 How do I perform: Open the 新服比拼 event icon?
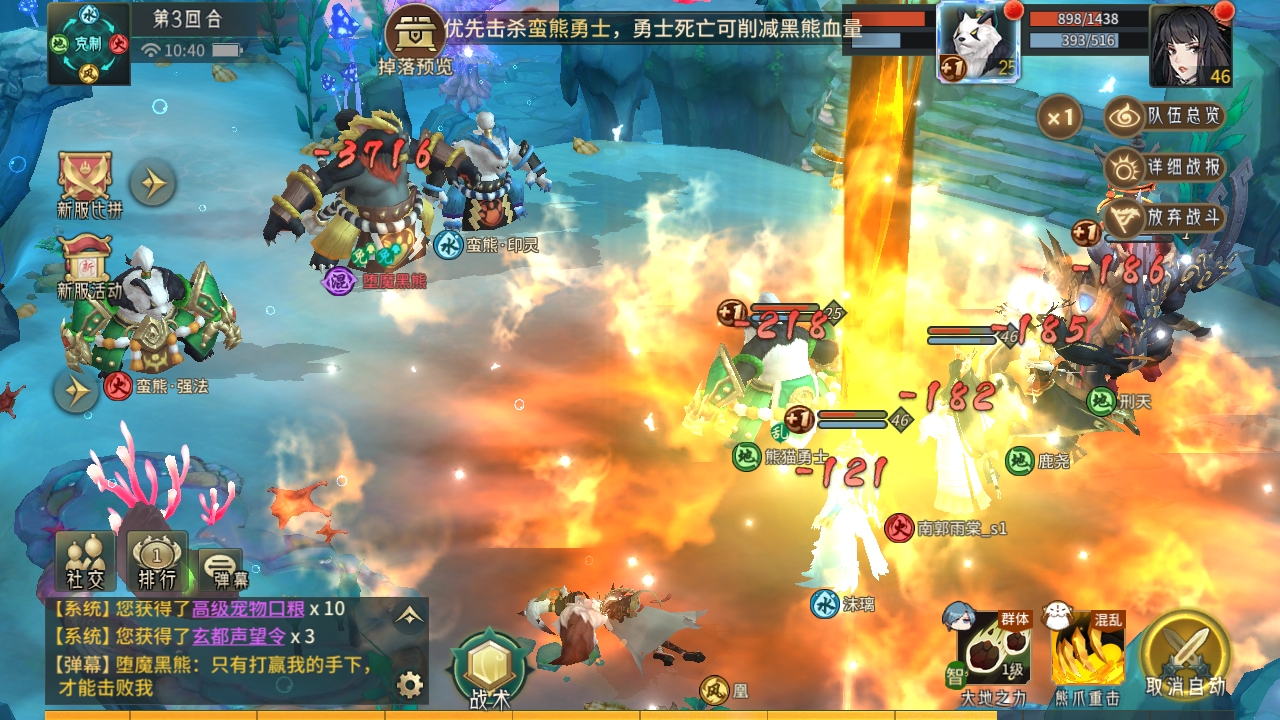[89, 183]
